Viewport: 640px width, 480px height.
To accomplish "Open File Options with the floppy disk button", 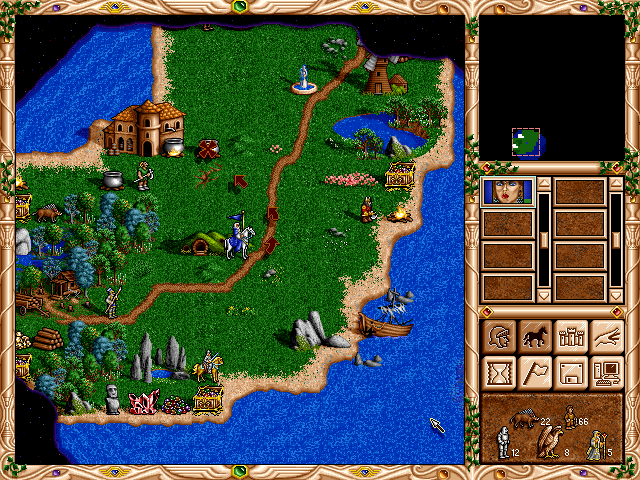I will pos(569,373).
